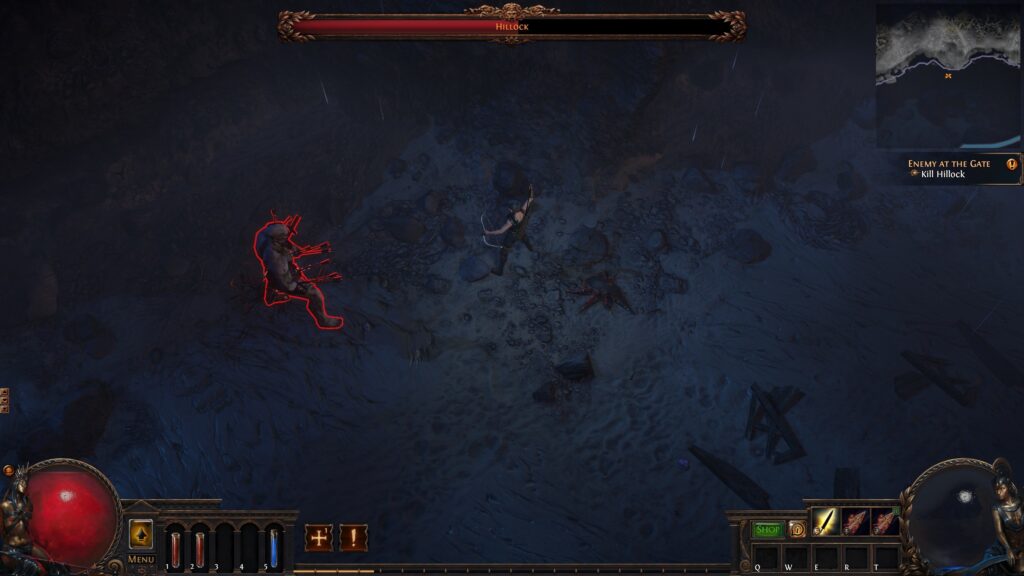The image size is (1024, 576).
Task: Click the golden up-arrow icon above Menu
Action: pyautogui.click(x=141, y=534)
